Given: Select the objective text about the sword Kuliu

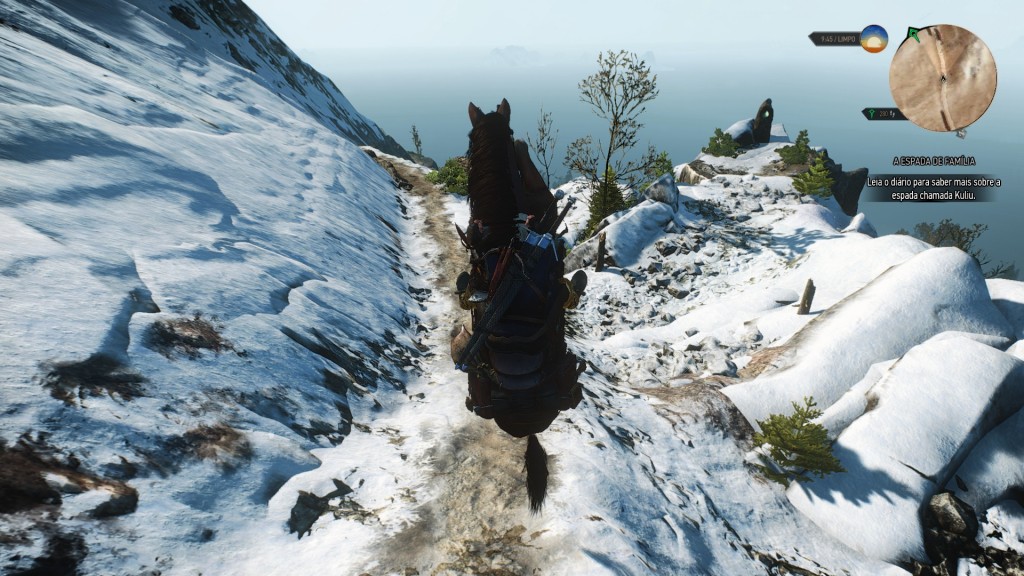Looking at the screenshot, I should pos(931,188).
